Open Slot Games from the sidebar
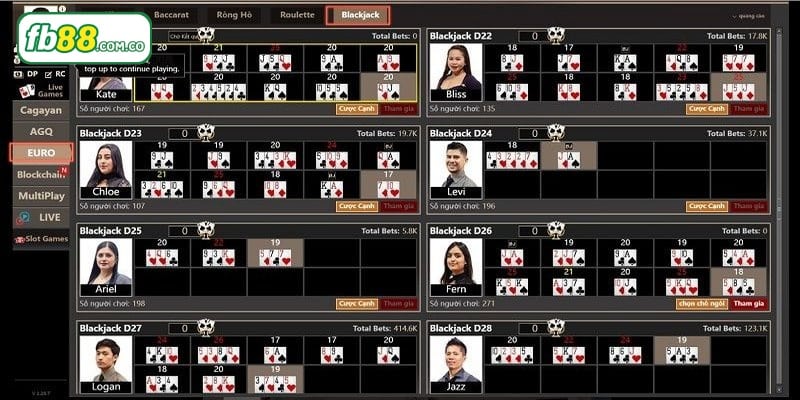The image size is (800, 400). tap(41, 239)
